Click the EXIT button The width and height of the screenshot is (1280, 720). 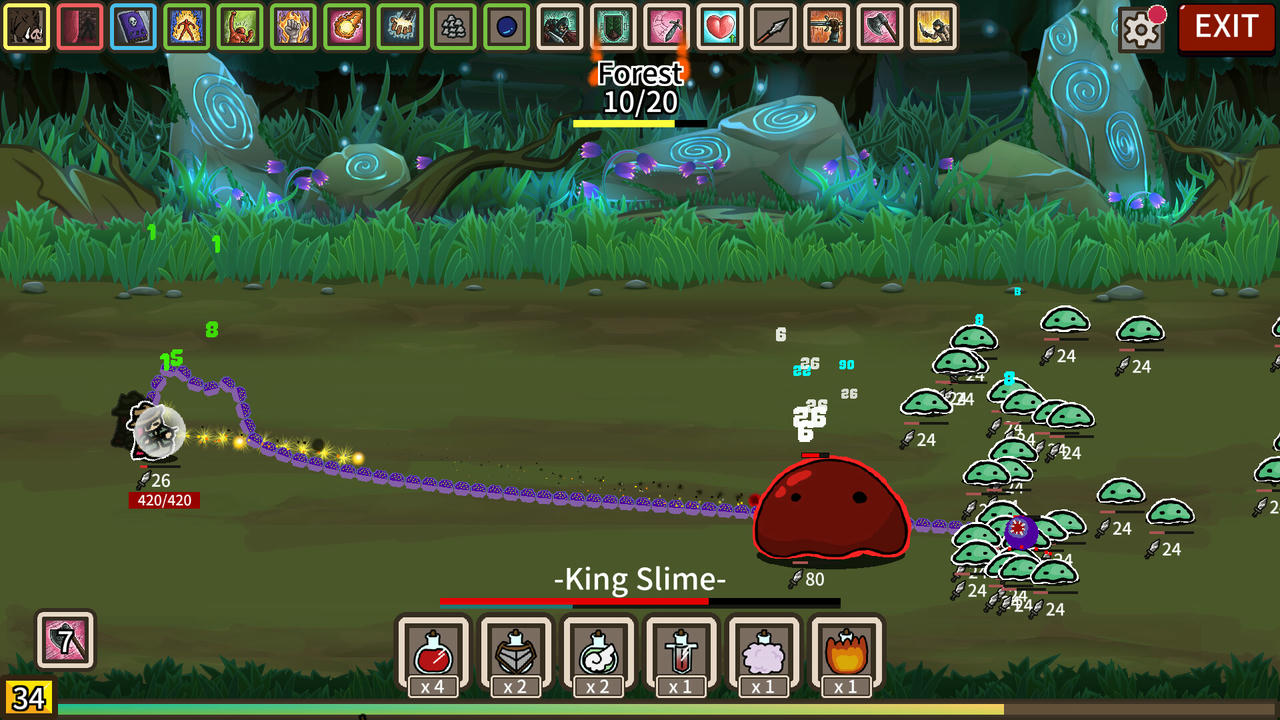coord(1225,28)
